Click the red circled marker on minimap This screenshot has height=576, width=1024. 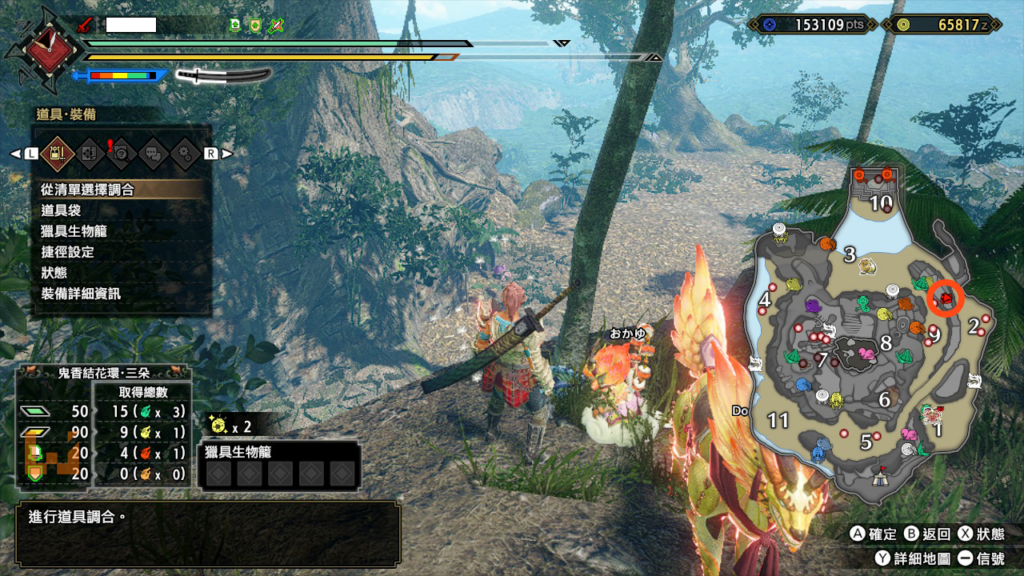(945, 297)
